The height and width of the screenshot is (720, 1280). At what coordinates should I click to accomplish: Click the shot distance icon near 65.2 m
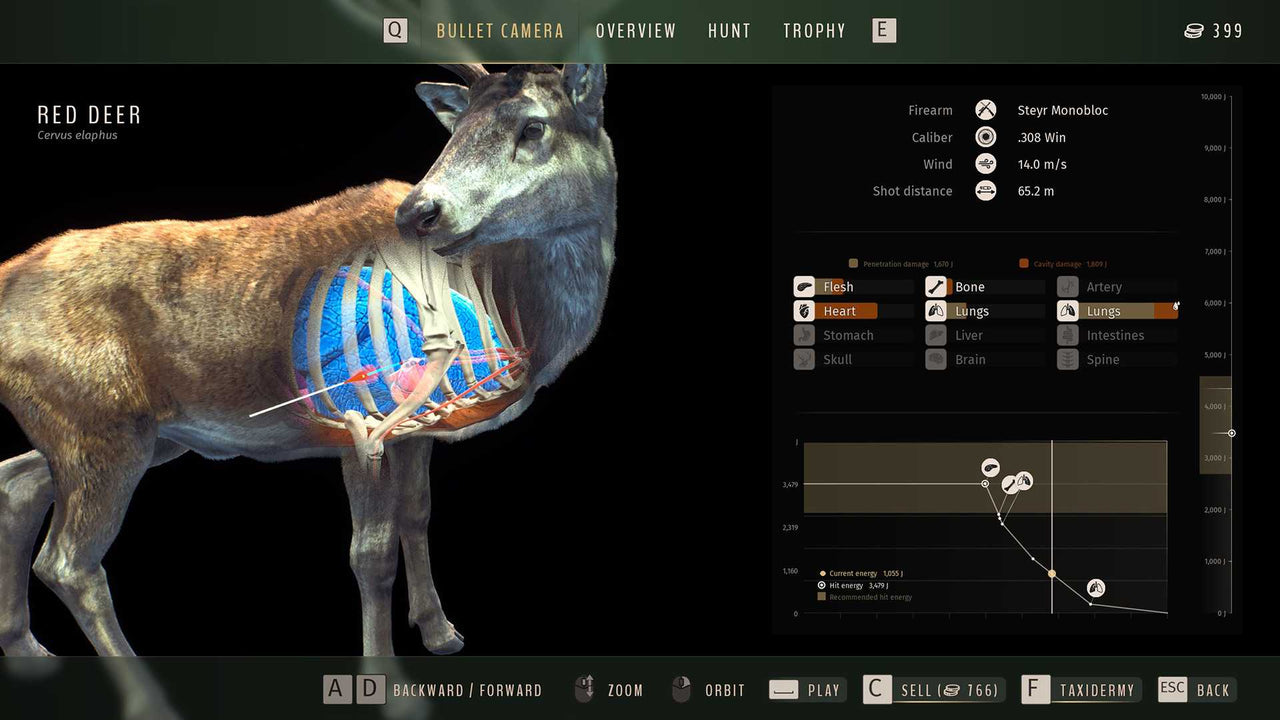(985, 190)
